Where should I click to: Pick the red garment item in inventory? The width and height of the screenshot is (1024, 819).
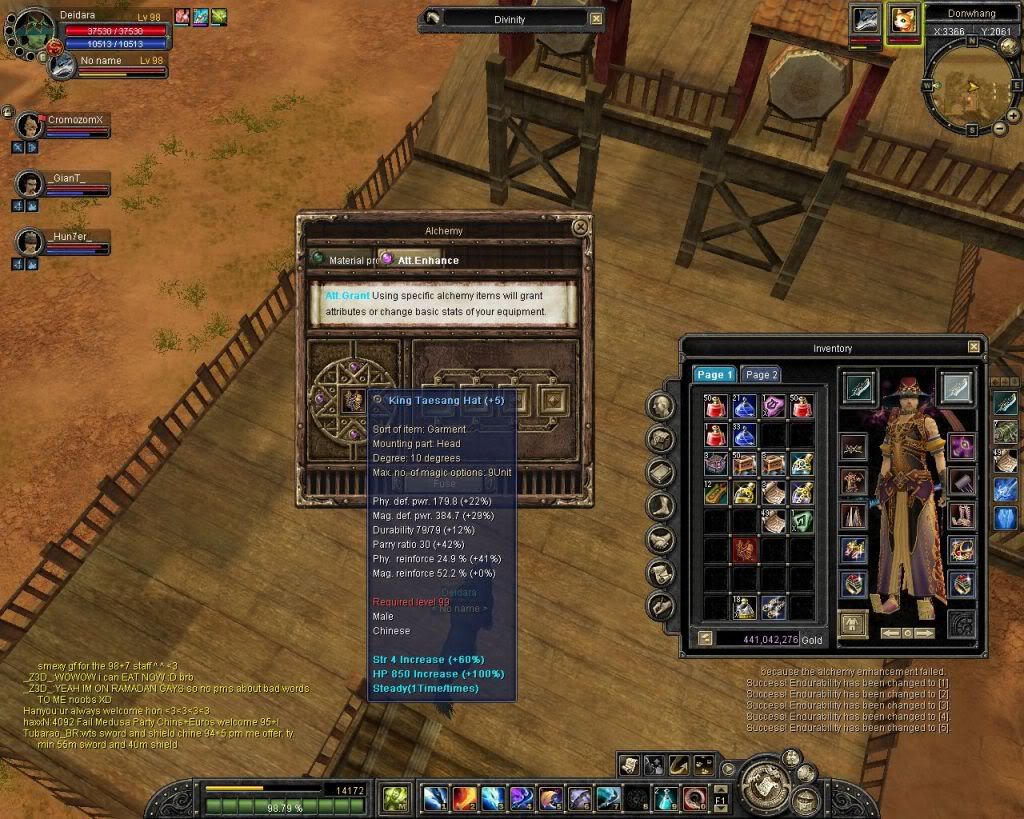[x=744, y=549]
